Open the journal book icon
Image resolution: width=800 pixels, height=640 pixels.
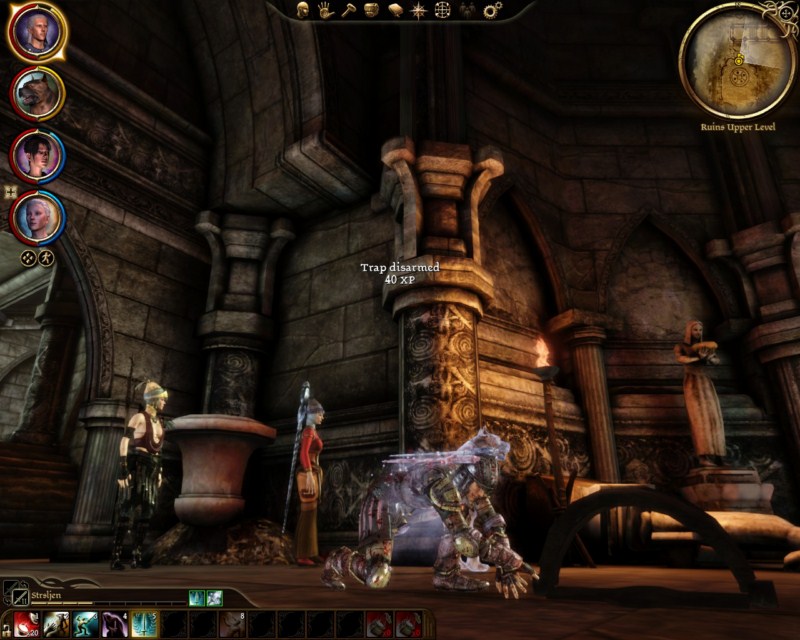tap(395, 10)
